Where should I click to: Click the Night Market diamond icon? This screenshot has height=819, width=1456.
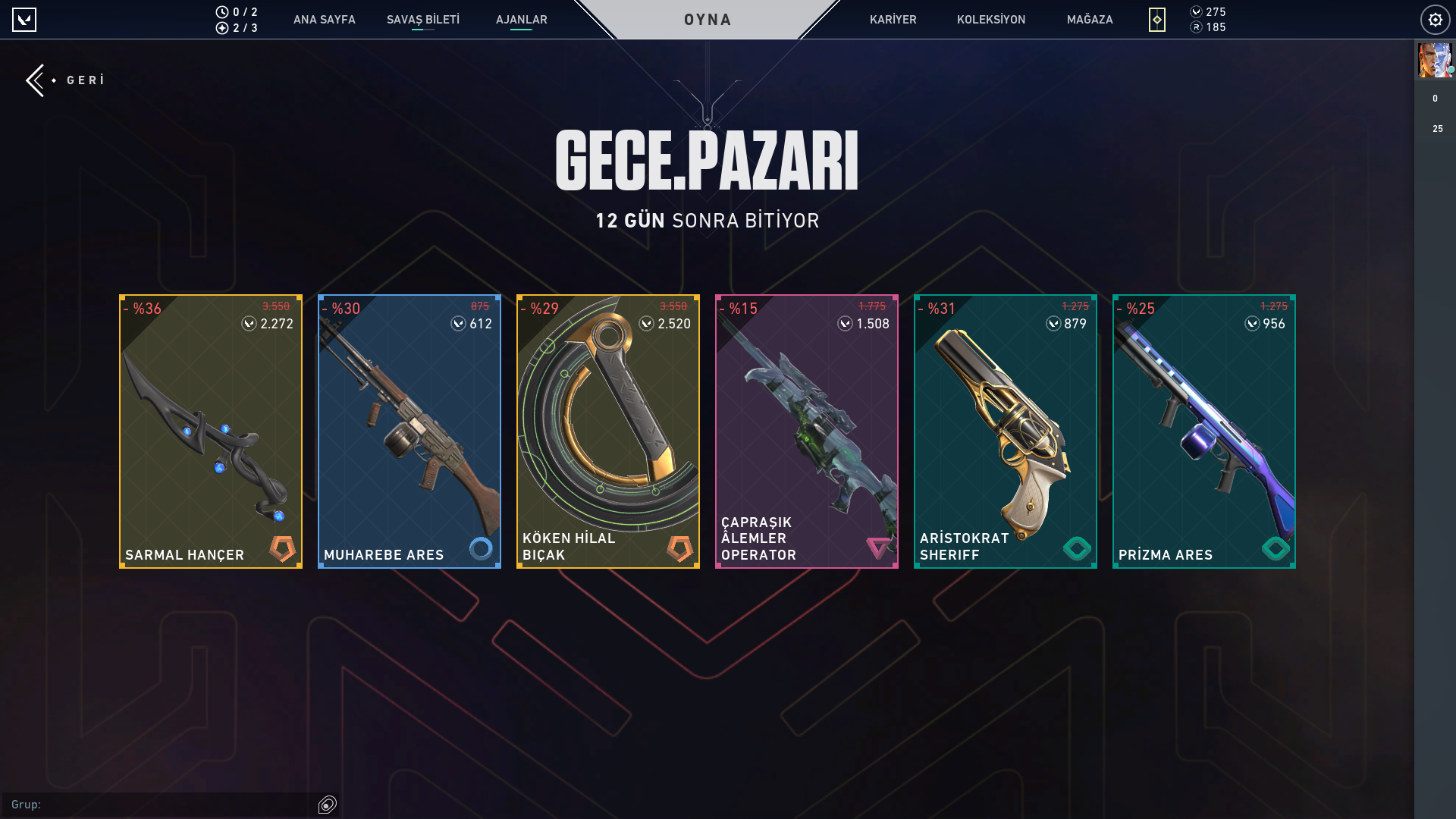pyautogui.click(x=1156, y=20)
